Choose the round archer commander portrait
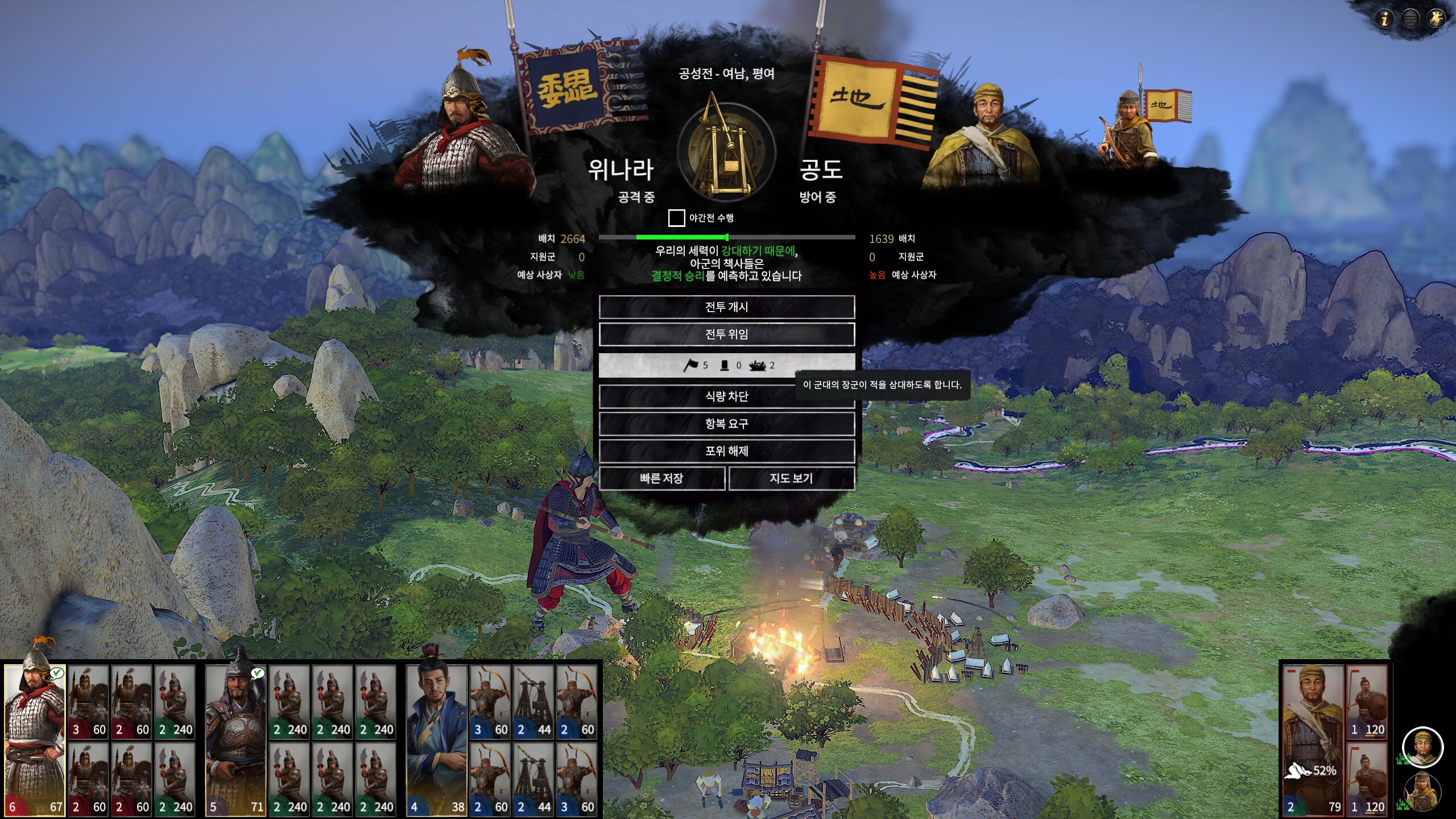This screenshot has height=819, width=1456. (1422, 792)
